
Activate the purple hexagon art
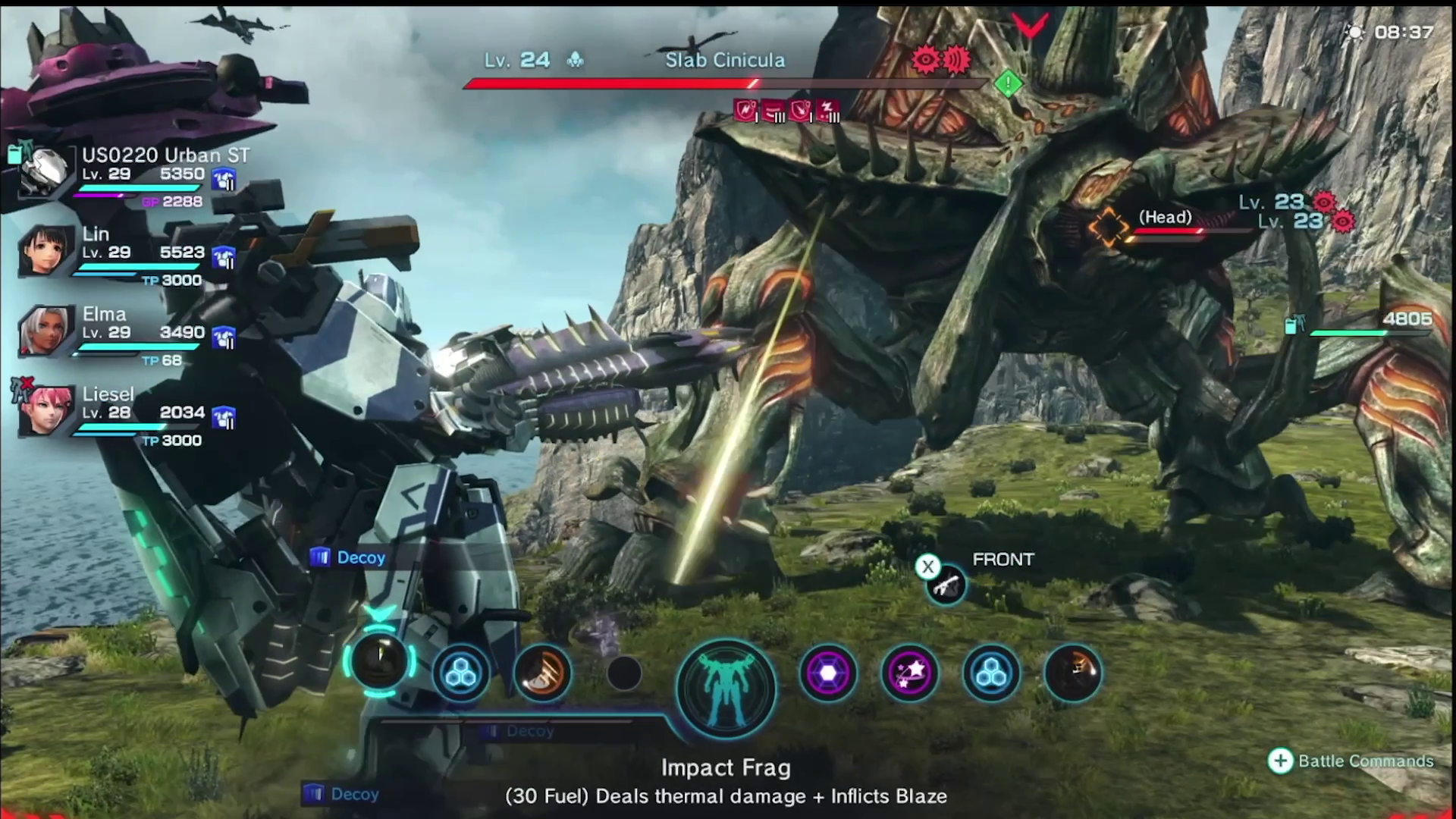click(x=827, y=673)
